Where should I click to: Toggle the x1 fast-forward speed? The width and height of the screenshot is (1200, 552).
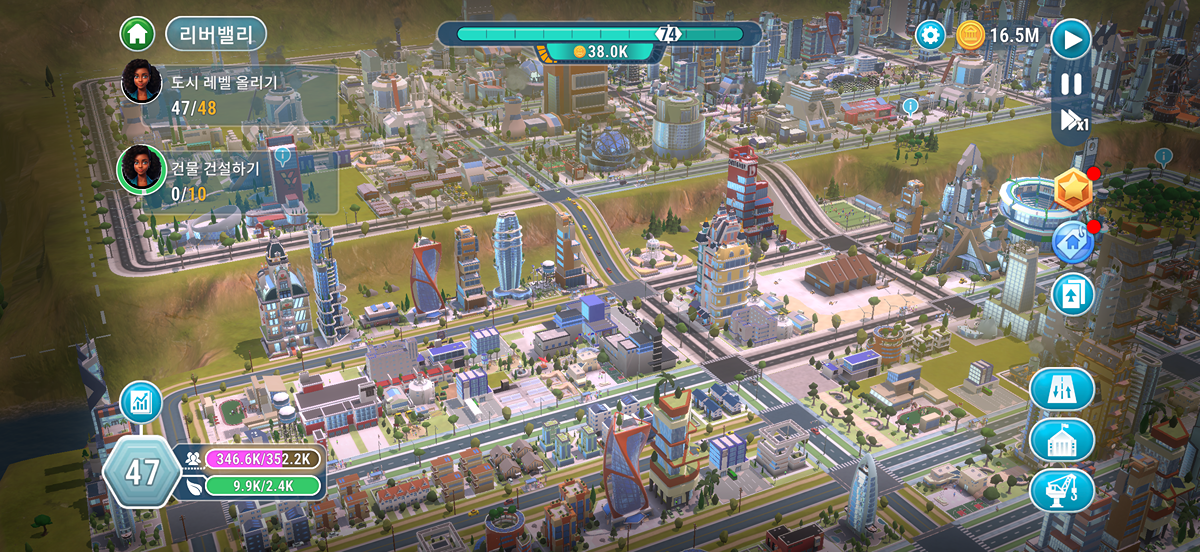click(x=1073, y=121)
